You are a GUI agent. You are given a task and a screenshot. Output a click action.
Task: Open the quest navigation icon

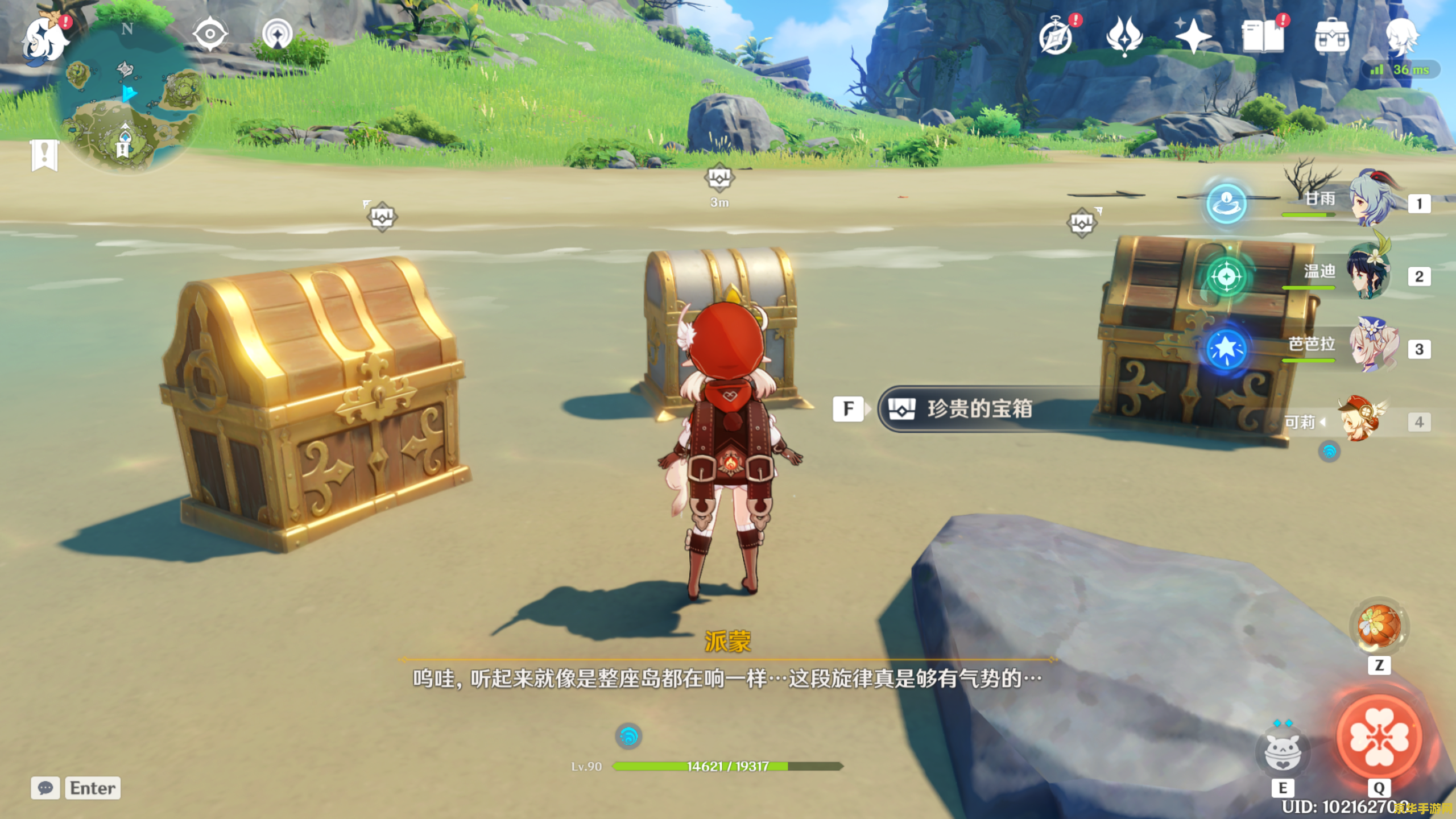tap(278, 34)
